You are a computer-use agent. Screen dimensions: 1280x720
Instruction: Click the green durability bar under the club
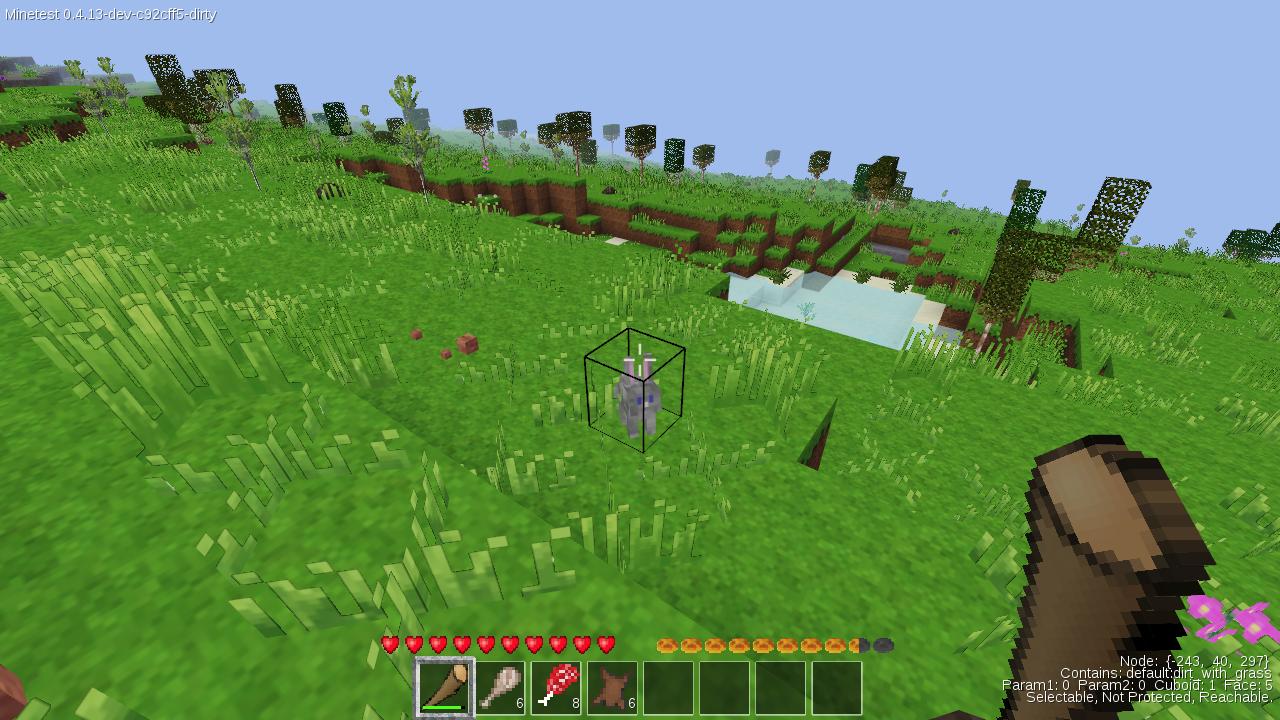[x=441, y=705]
